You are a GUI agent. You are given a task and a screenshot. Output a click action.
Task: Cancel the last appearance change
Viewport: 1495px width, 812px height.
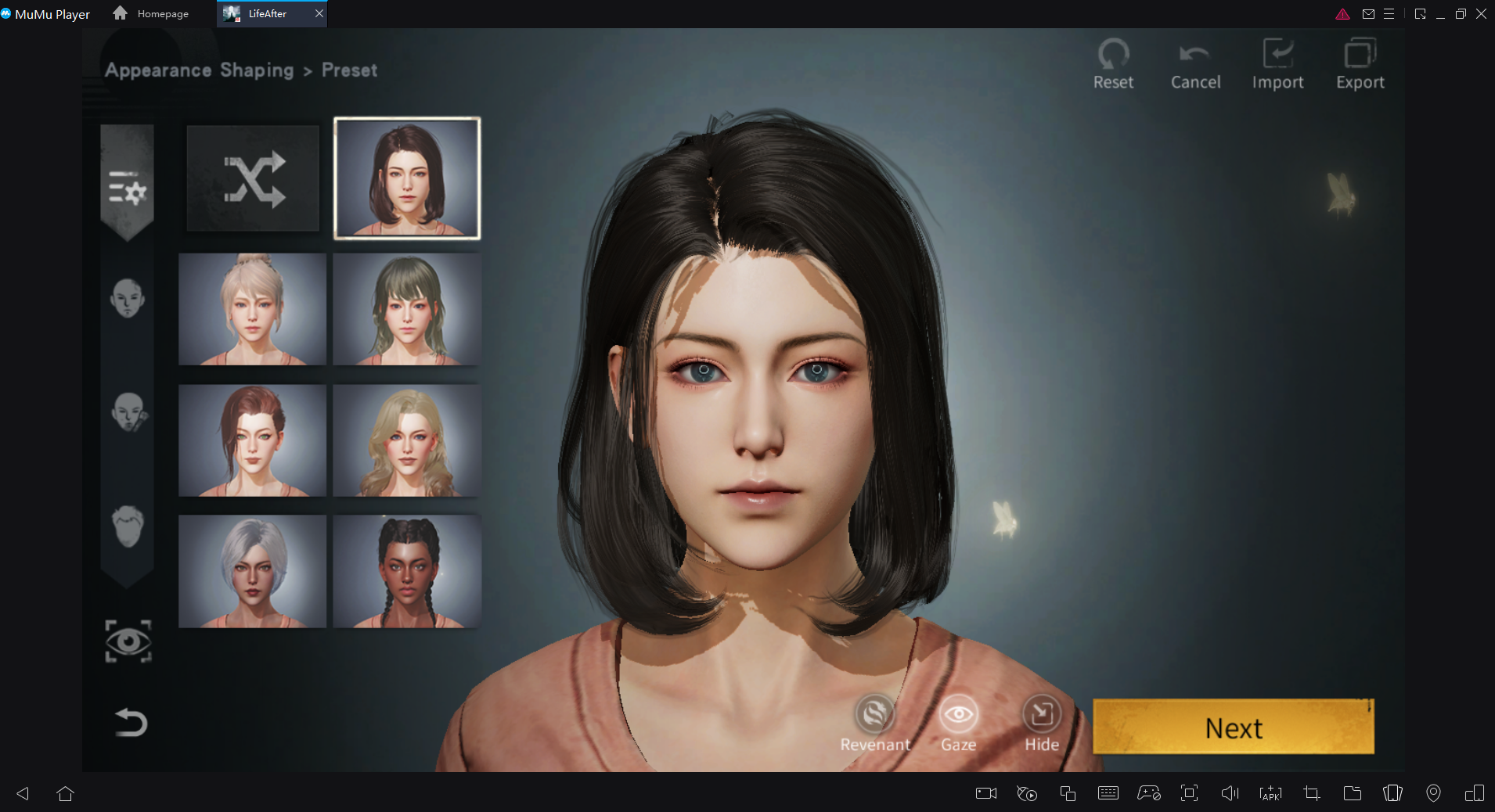(x=1195, y=64)
